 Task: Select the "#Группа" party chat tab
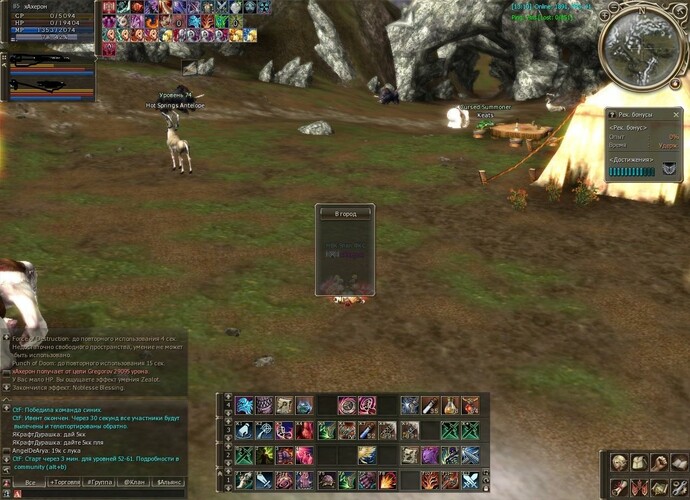tap(100, 482)
